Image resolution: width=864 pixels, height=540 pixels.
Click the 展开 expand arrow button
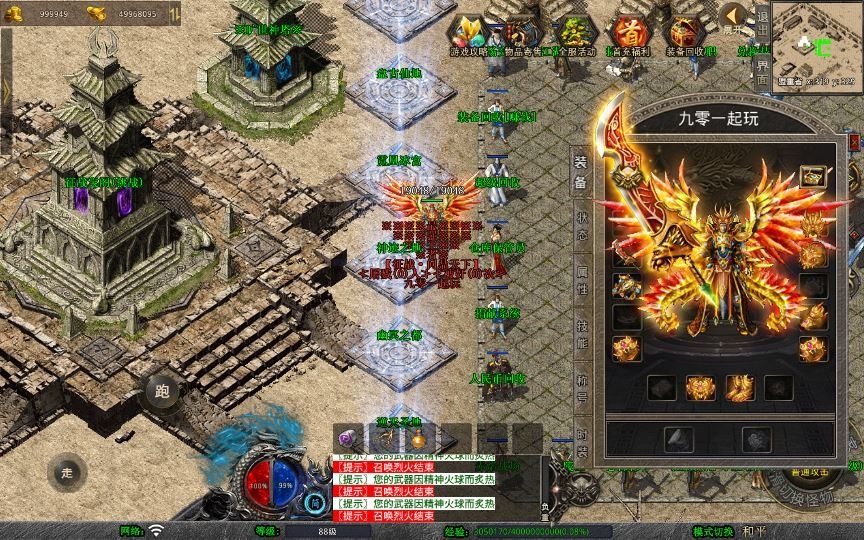(735, 18)
